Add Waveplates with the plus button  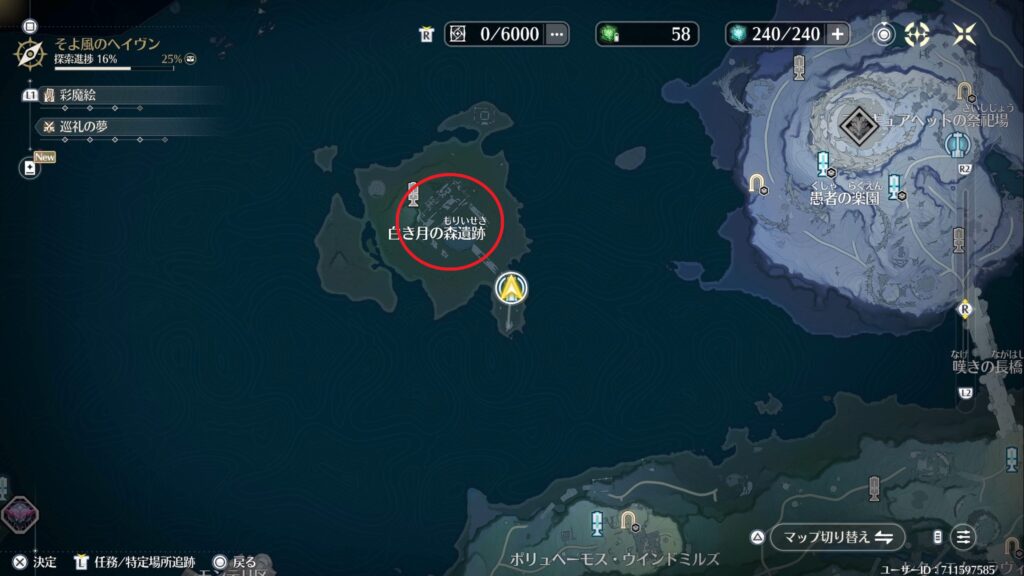tap(837, 34)
